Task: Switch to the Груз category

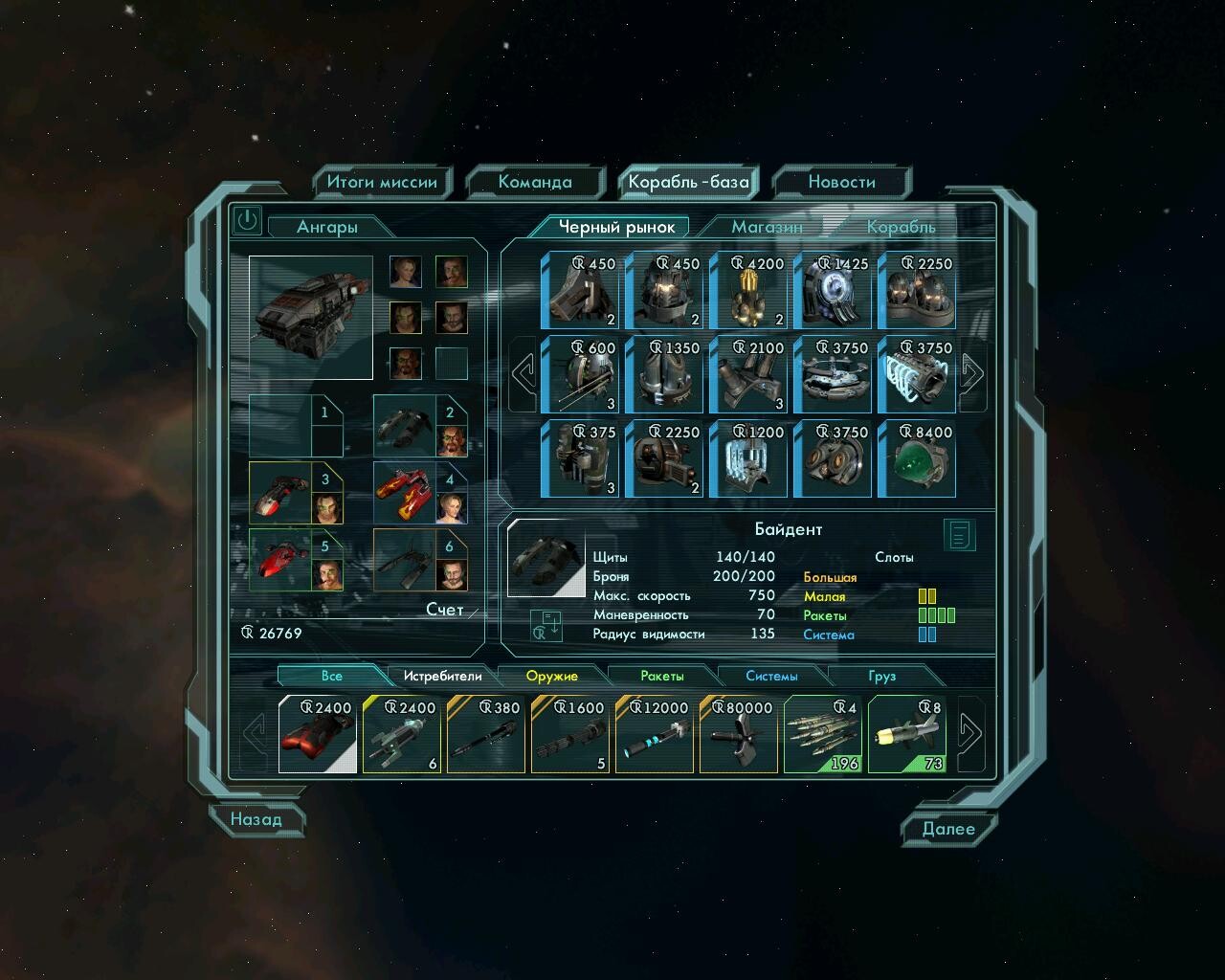Action: 881,676
